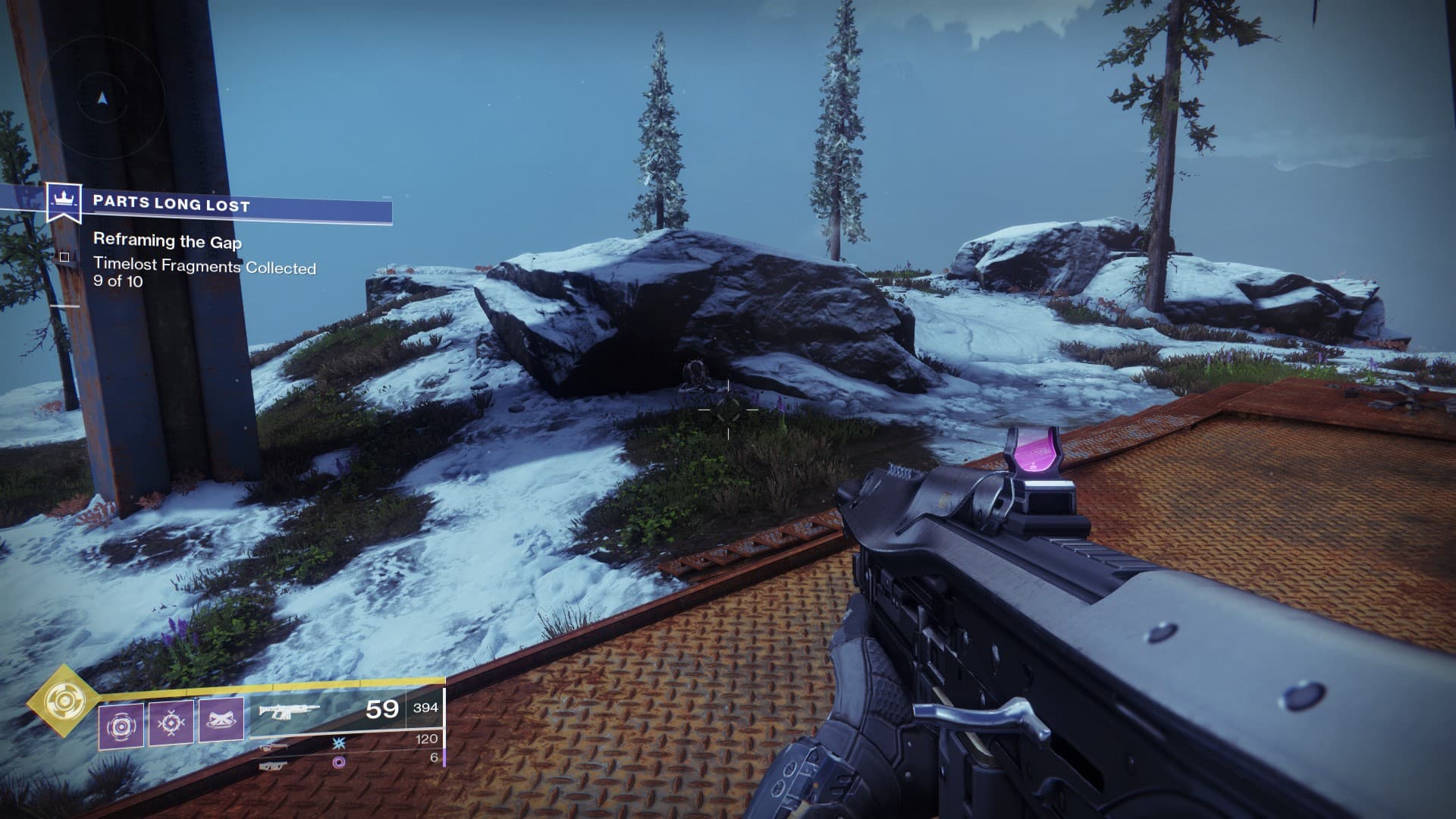Click the circular radar in the corner
This screenshot has height=819, width=1456.
(104, 98)
